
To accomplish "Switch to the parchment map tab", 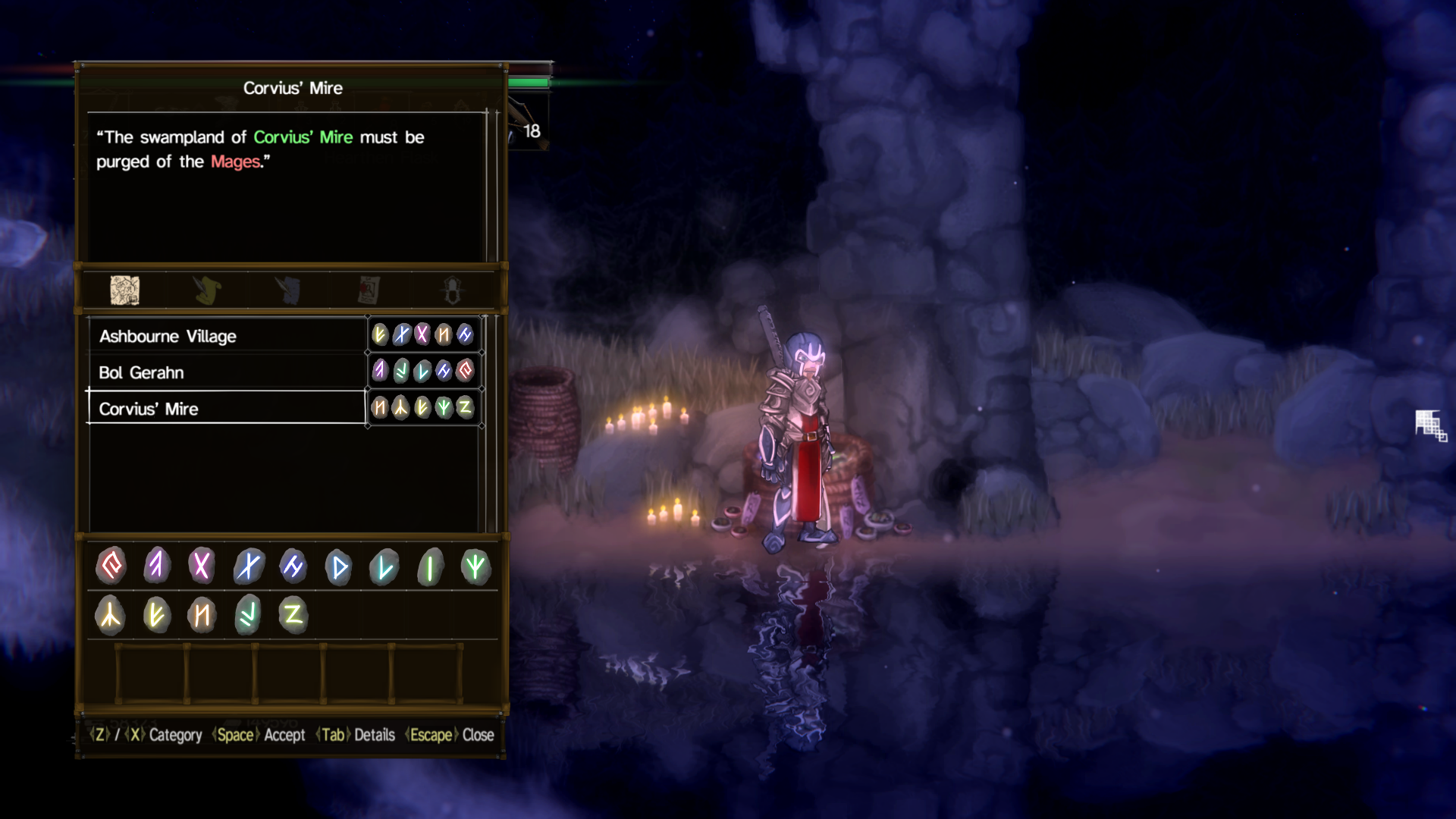I will pos(125,290).
